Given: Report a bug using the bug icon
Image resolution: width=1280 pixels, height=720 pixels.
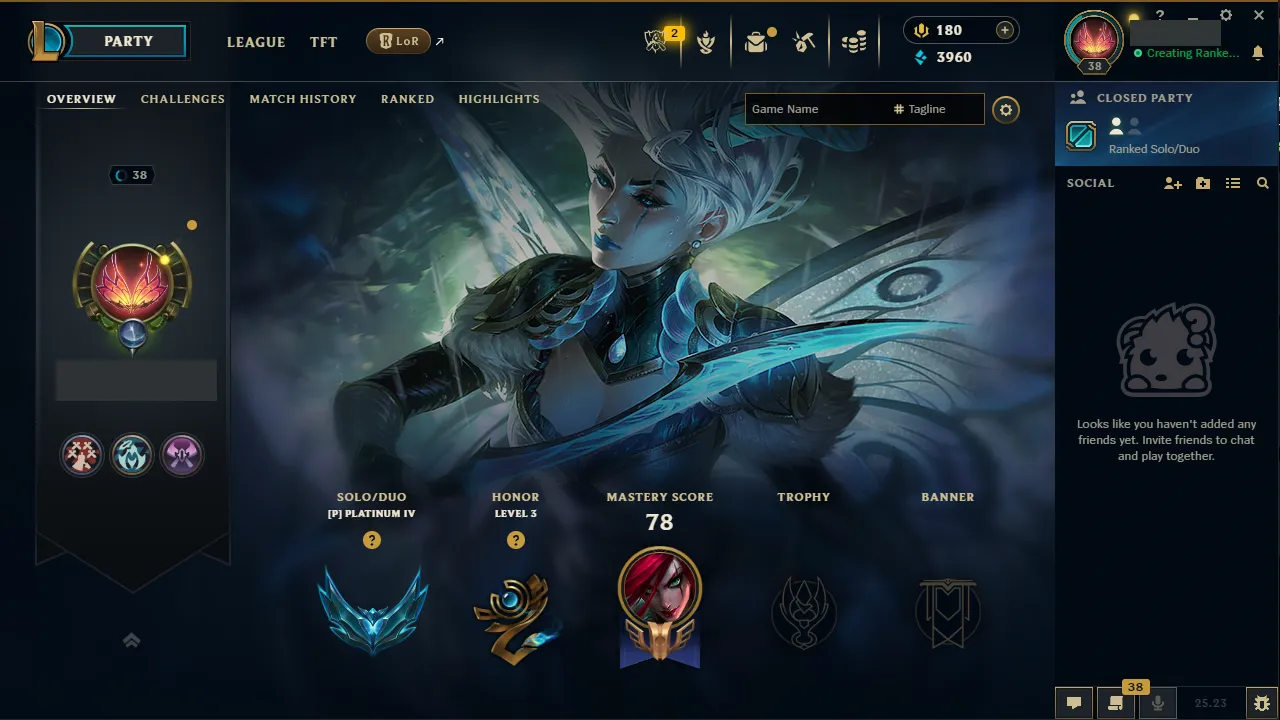Looking at the screenshot, I should (x=1262, y=702).
